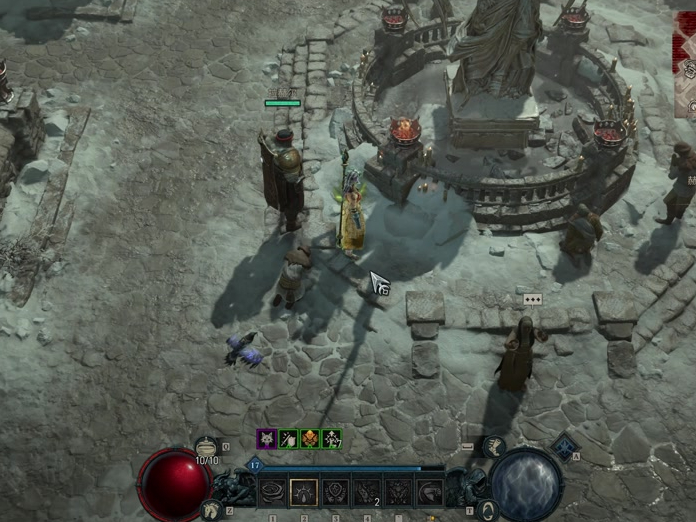Select the gold-bordered highlighted skill slot
Viewport: 696px width, 522px height.
pos(303,492)
